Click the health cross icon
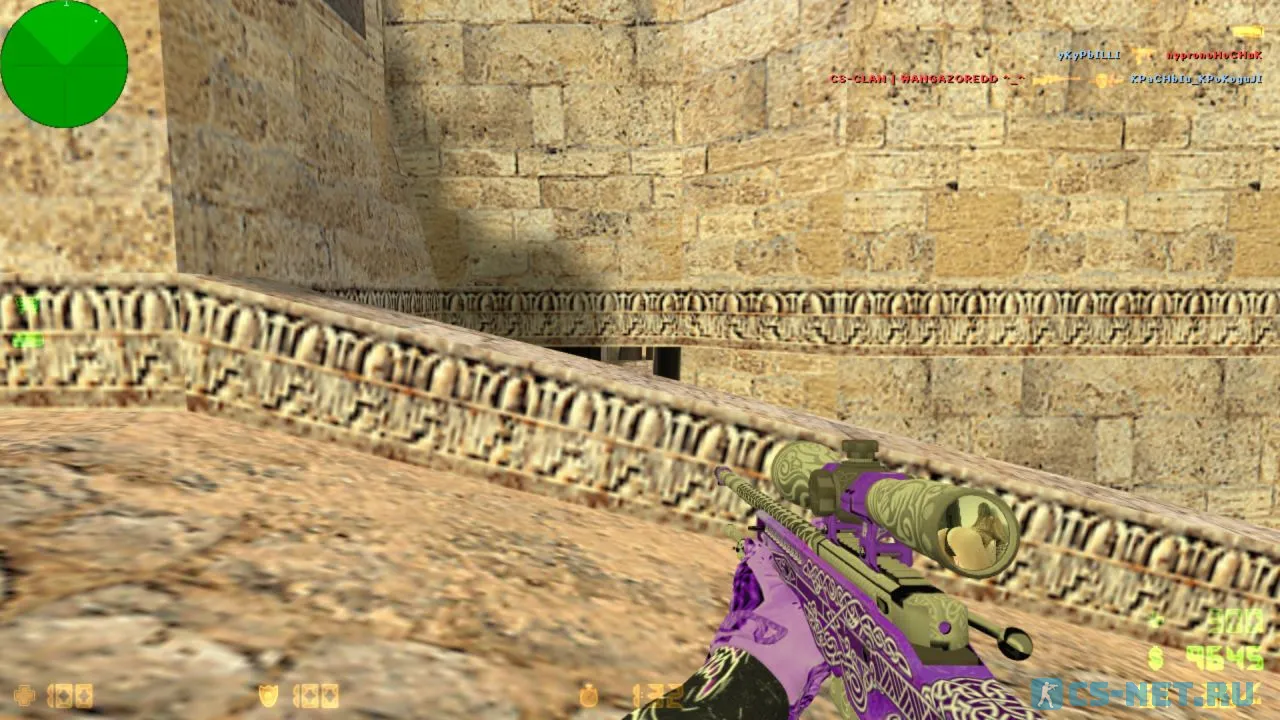Viewport: 1280px width, 720px height. click(24, 695)
